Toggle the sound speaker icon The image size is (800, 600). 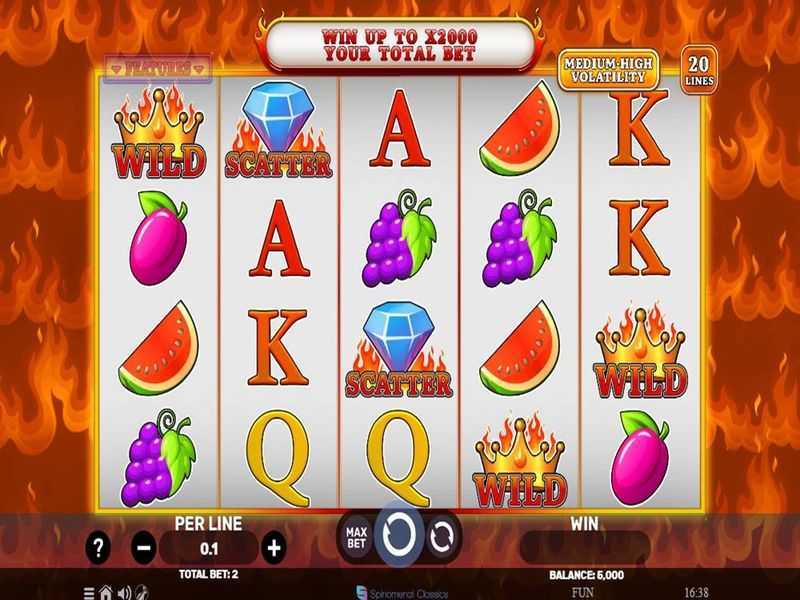[x=124, y=592]
